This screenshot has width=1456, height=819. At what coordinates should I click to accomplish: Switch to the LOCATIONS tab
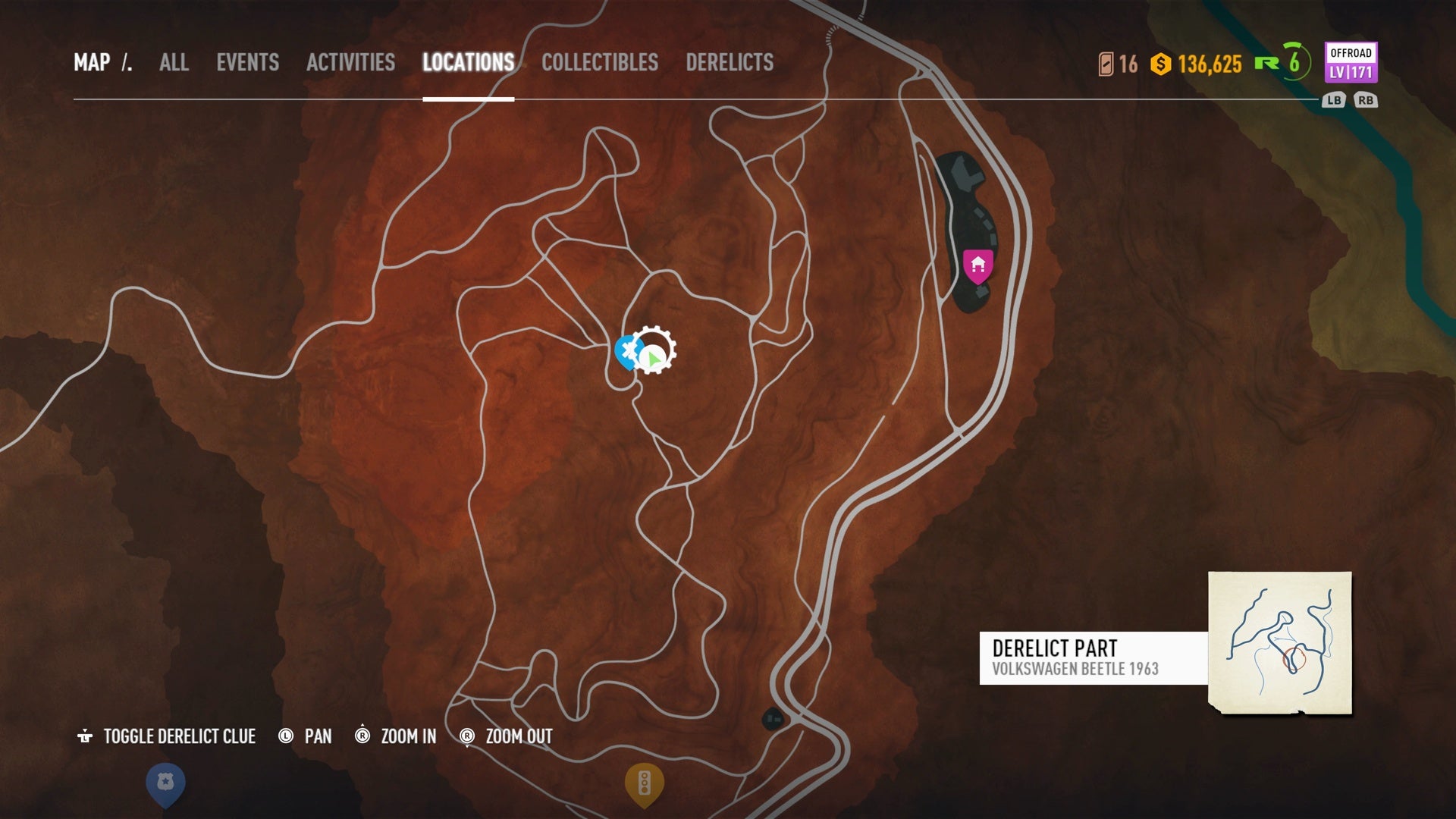coord(468,63)
